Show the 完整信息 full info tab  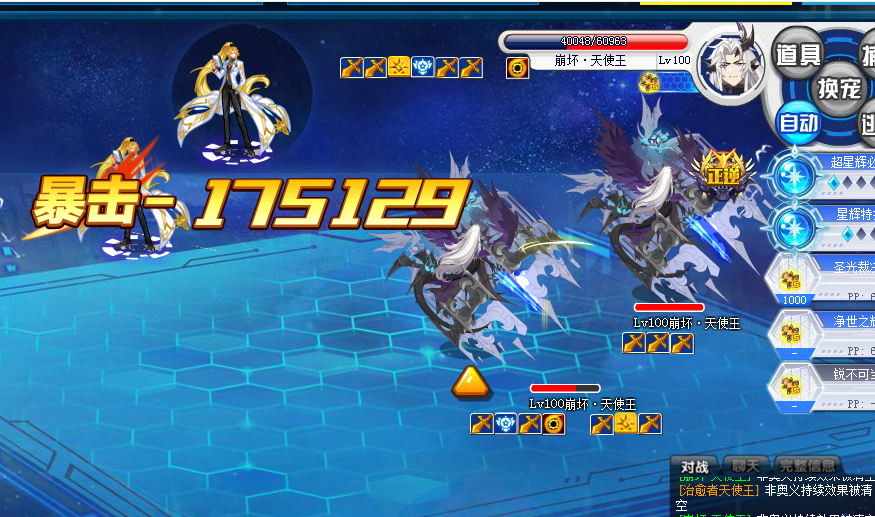tap(807, 466)
